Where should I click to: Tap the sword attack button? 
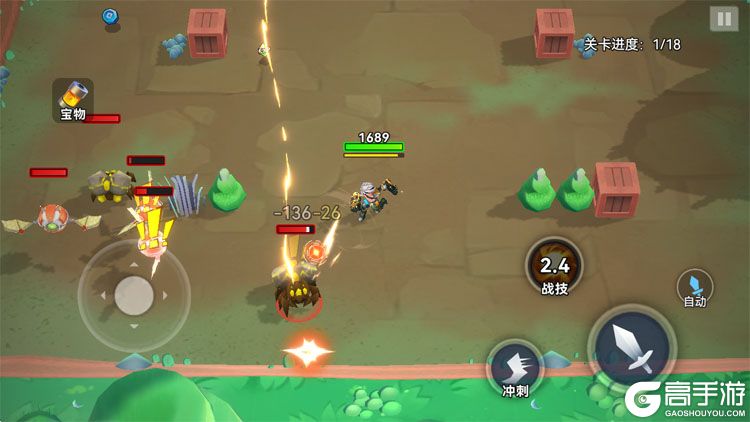coord(632,346)
